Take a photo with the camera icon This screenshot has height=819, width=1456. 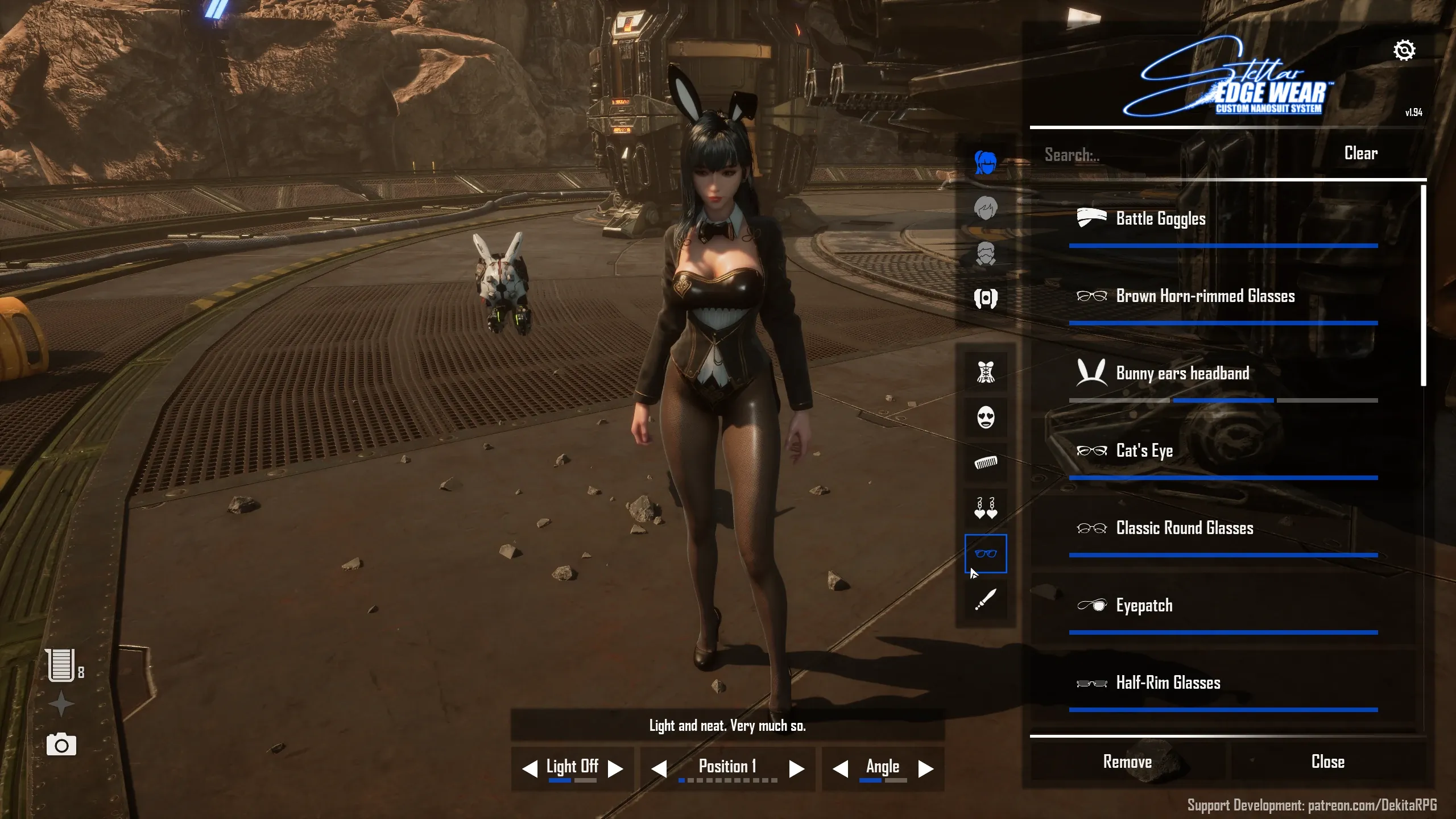click(x=61, y=744)
